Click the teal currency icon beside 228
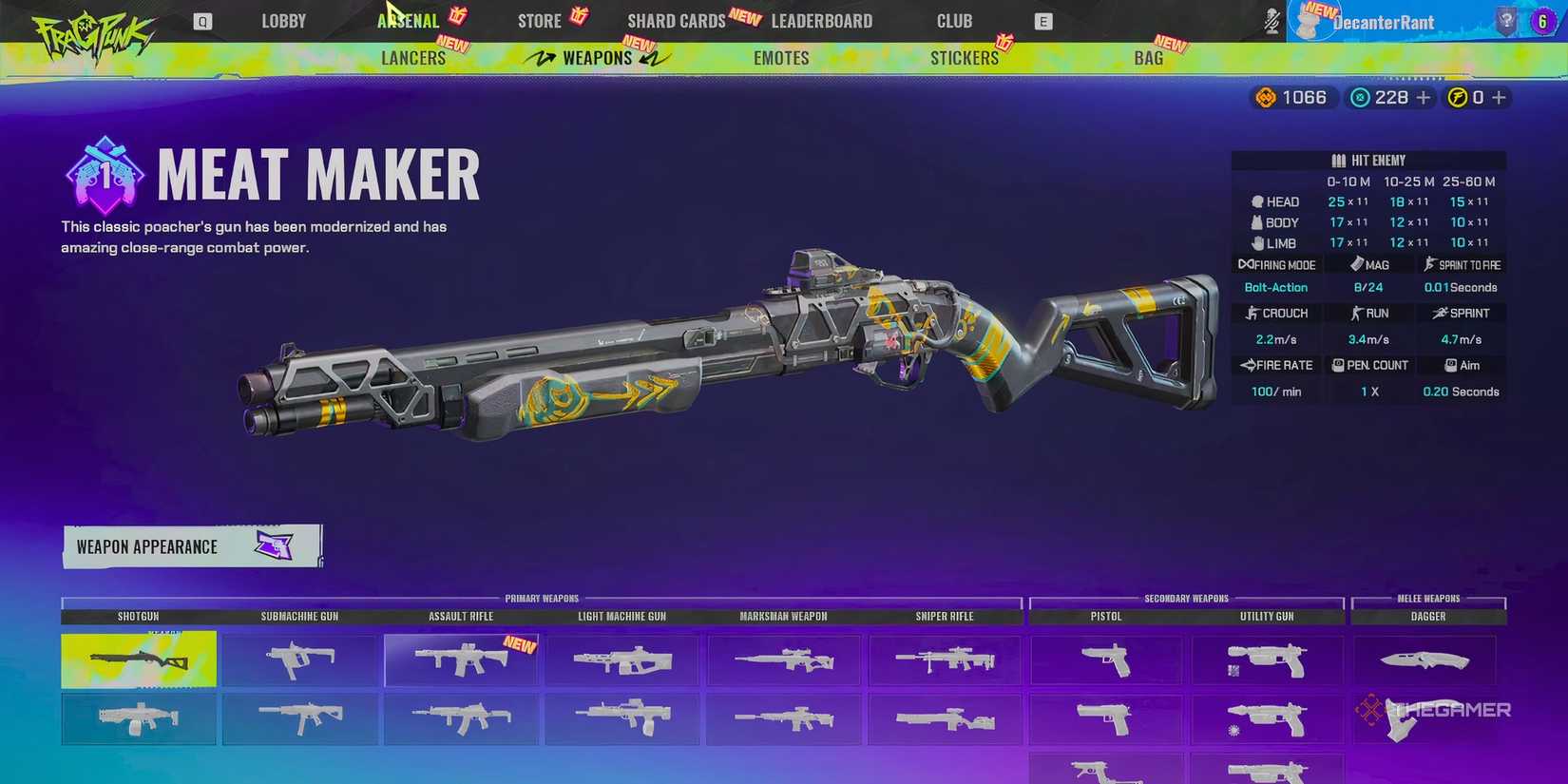1568x784 pixels. [1360, 96]
